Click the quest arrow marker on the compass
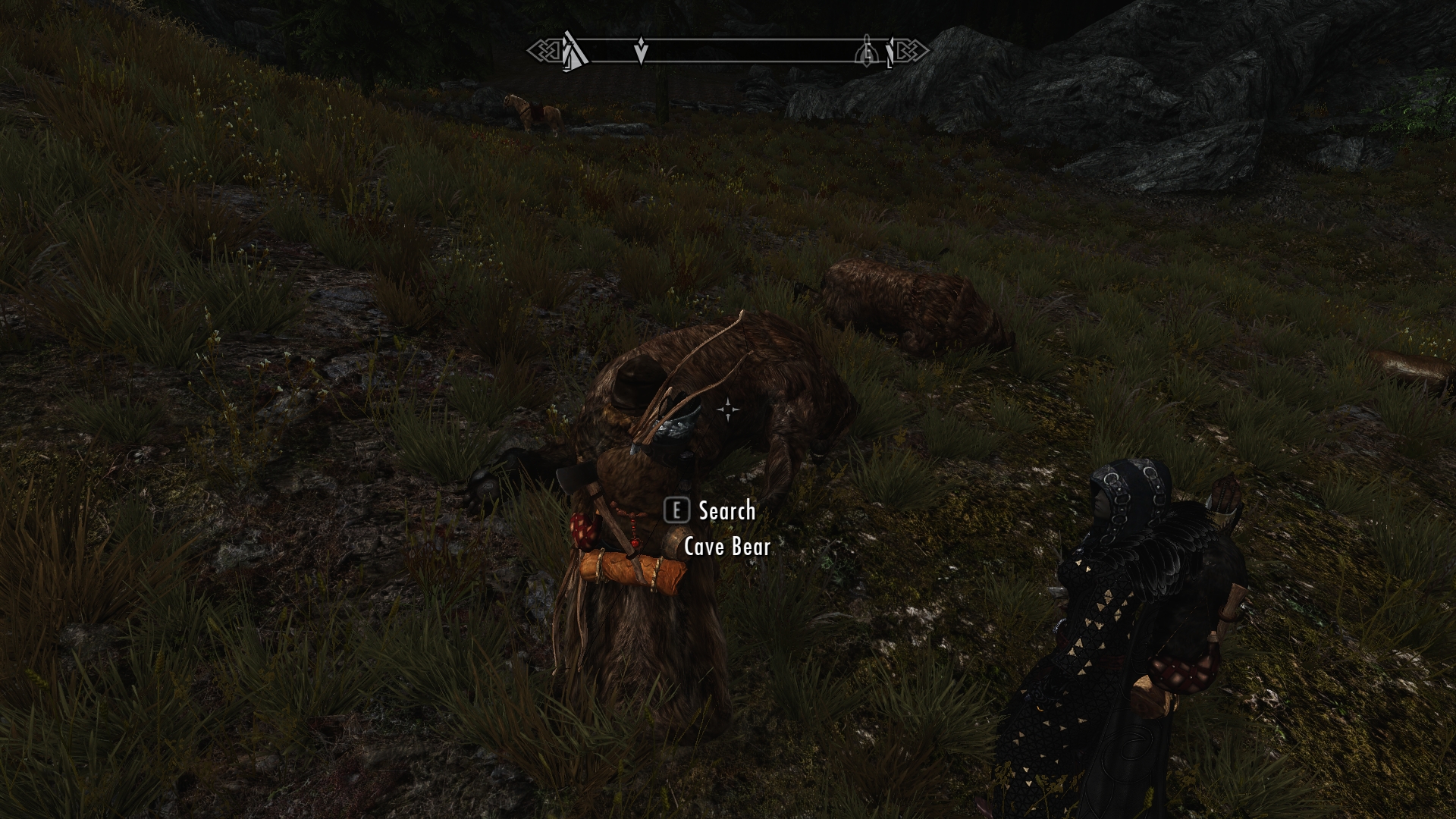The width and height of the screenshot is (1456, 819). coord(641,52)
